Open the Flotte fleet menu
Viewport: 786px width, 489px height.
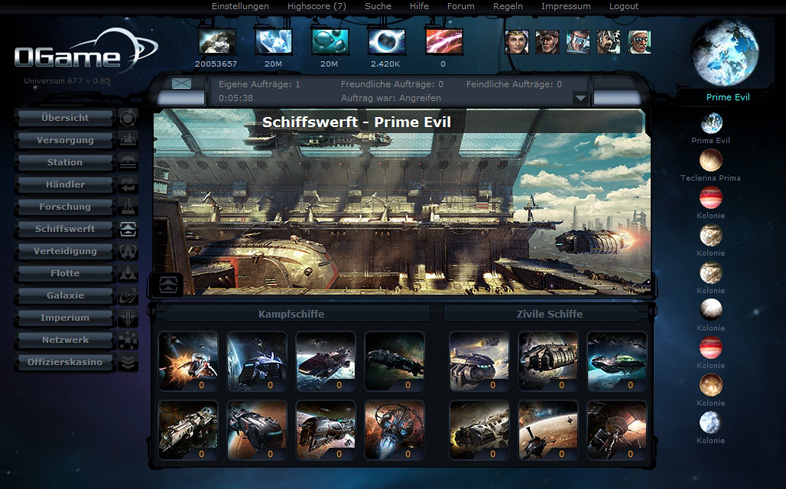click(66, 273)
